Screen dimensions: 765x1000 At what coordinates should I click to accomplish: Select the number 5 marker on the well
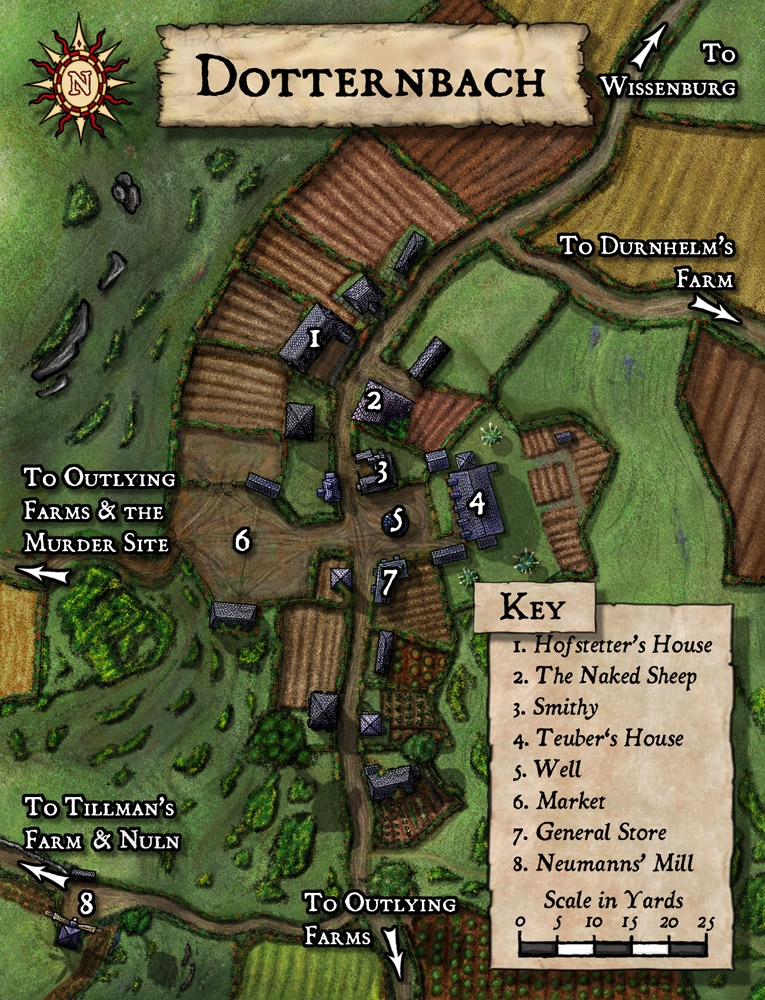pyautogui.click(x=397, y=520)
